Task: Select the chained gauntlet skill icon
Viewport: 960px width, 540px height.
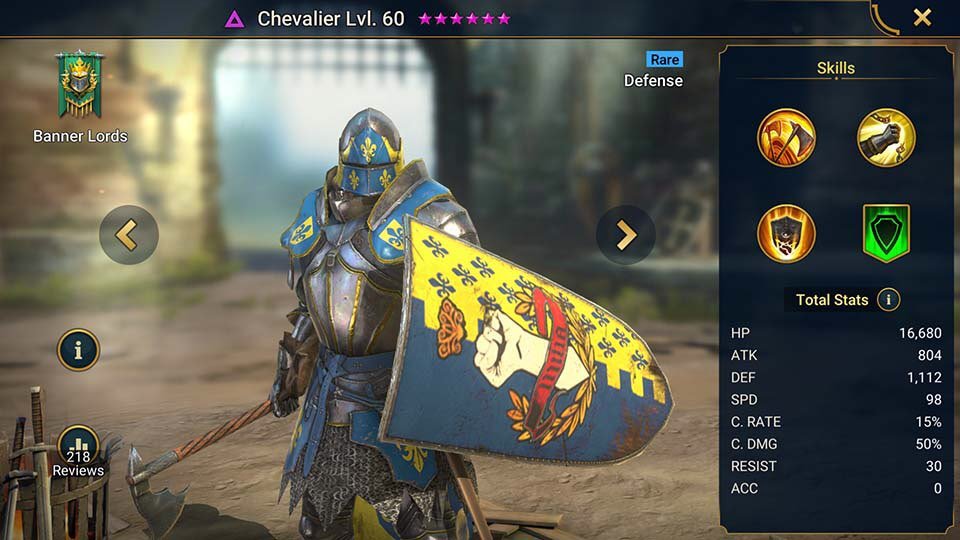Action: (886, 138)
